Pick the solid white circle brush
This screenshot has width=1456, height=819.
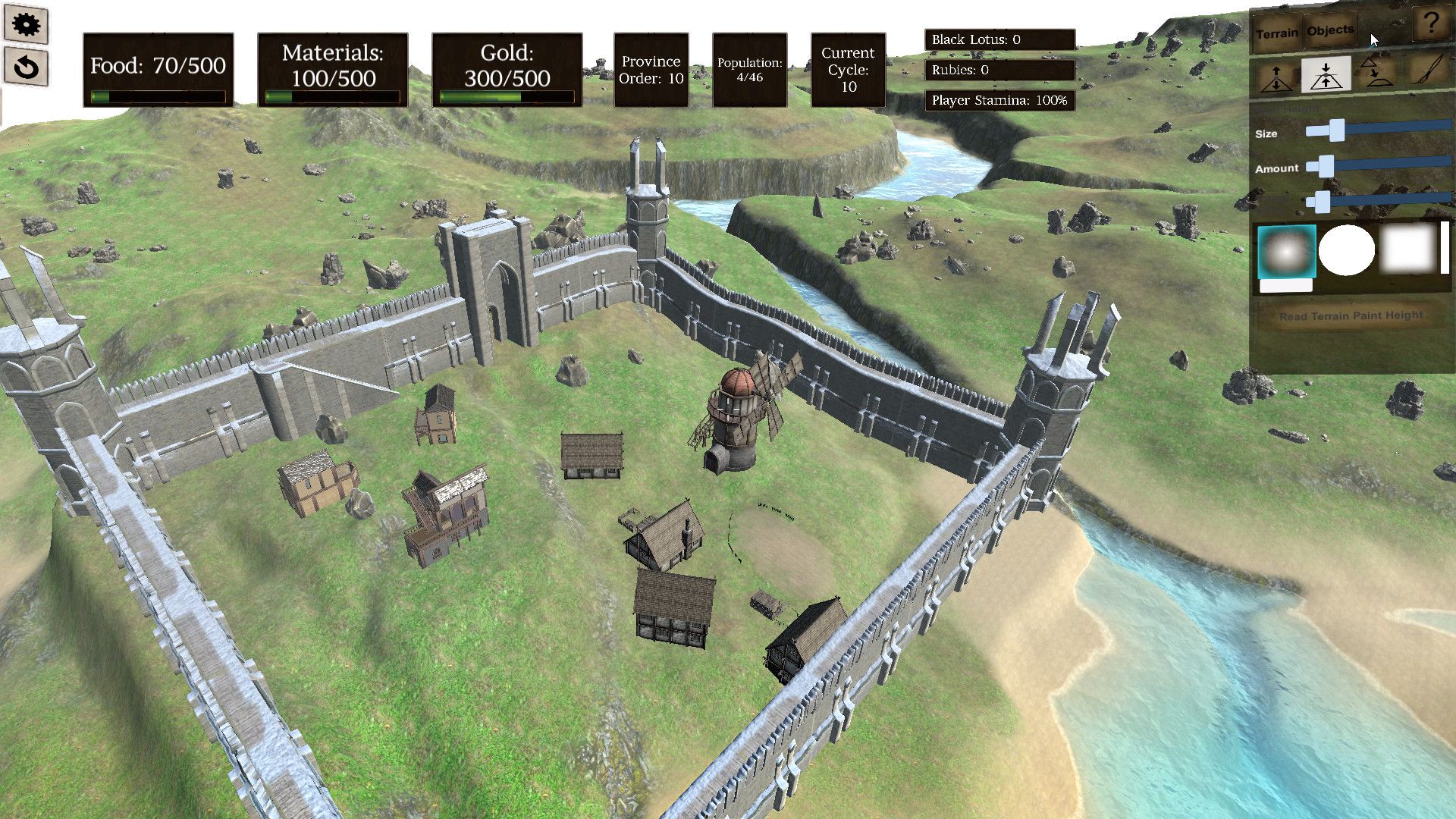click(x=1346, y=250)
